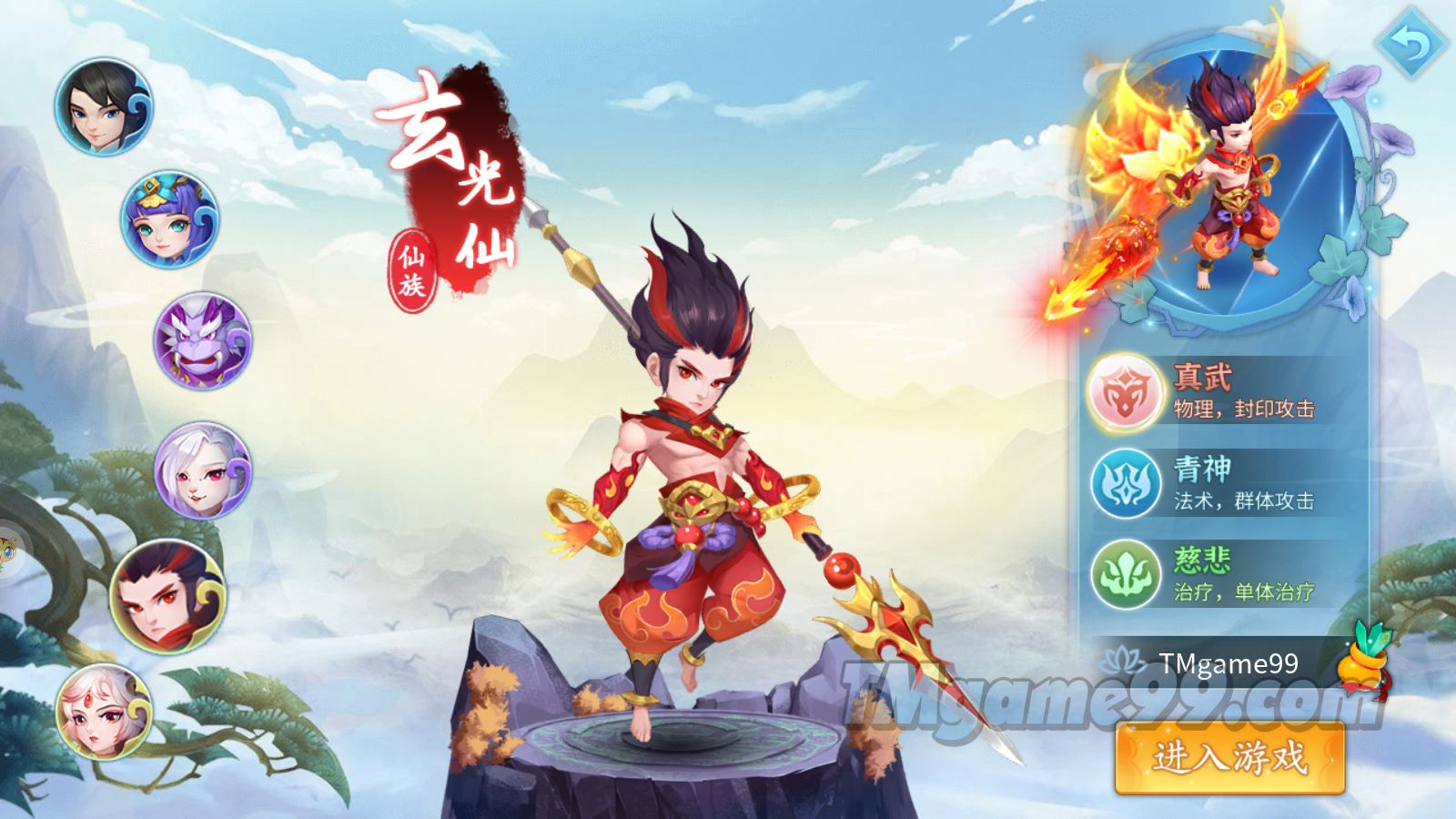Choose the red-streaked hair warrior portrait

(x=167, y=596)
